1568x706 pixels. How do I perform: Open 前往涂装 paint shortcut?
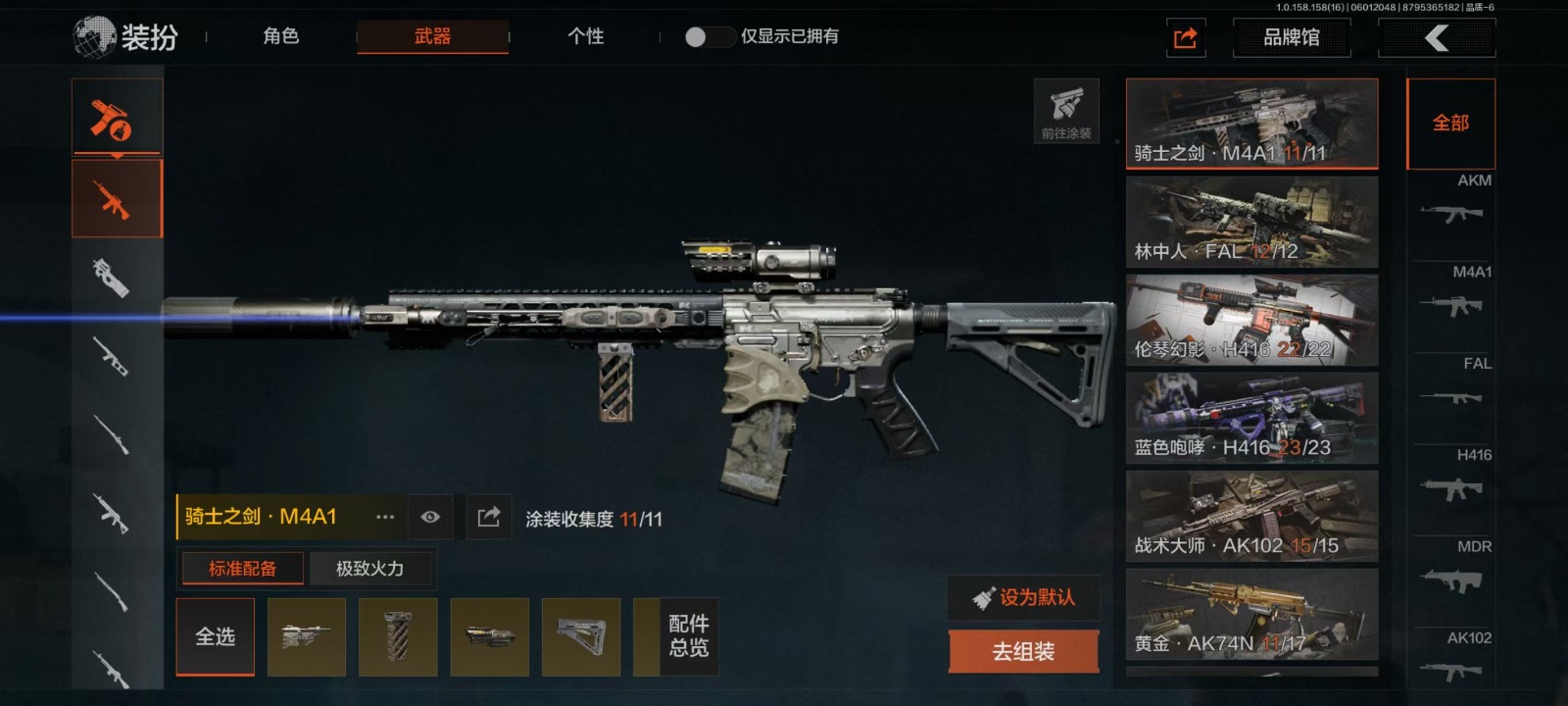[1066, 111]
